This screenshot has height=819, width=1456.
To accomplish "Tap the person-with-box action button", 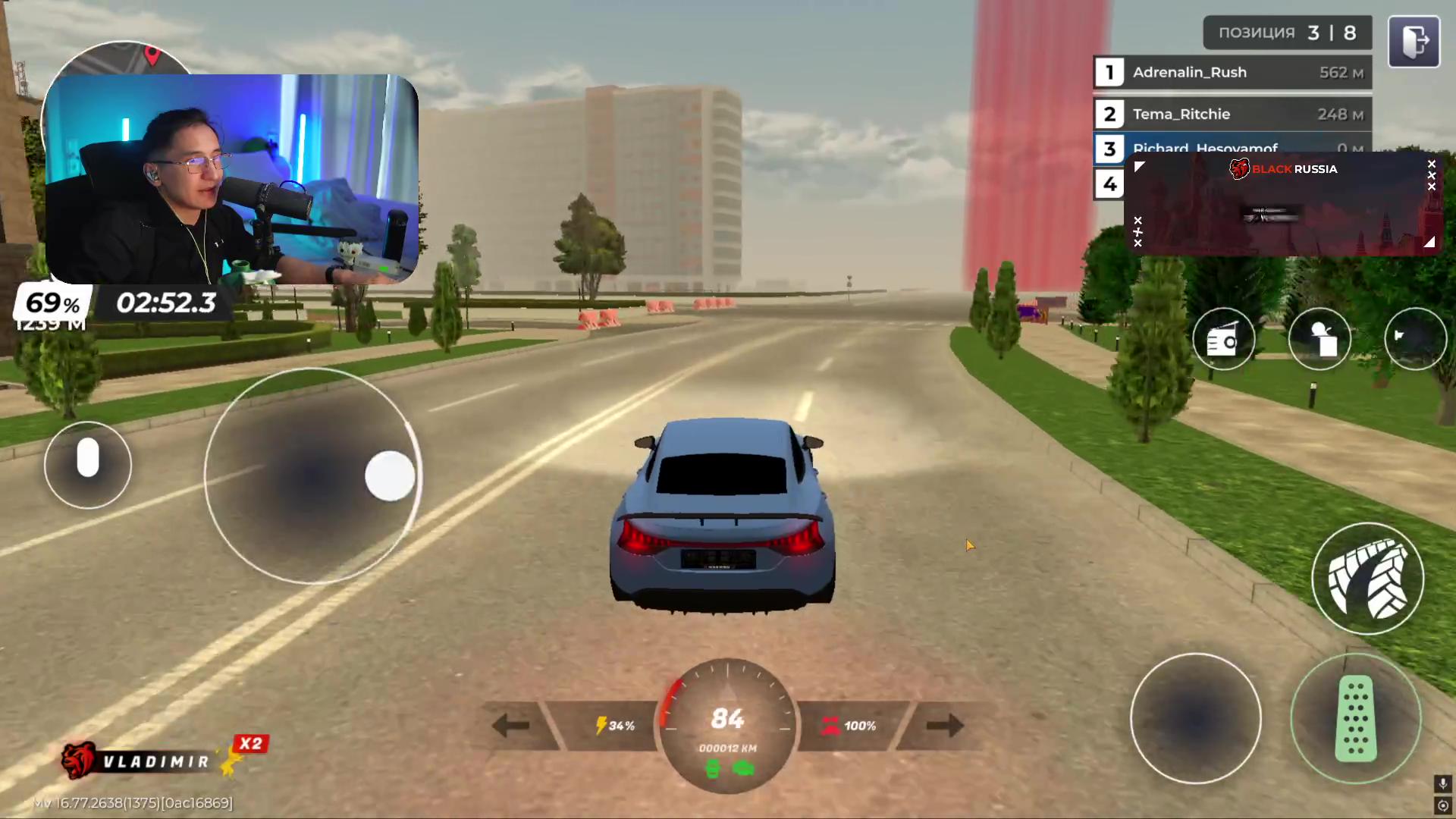I will coord(1319,340).
